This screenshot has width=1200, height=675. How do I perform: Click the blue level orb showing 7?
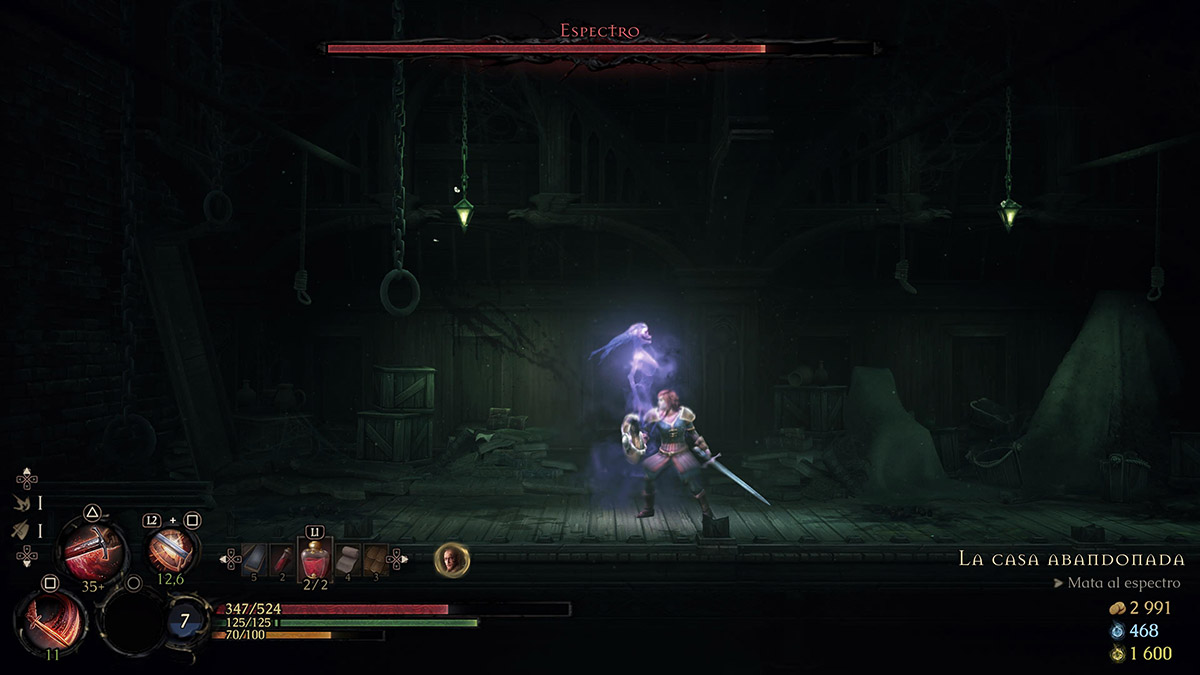point(185,621)
